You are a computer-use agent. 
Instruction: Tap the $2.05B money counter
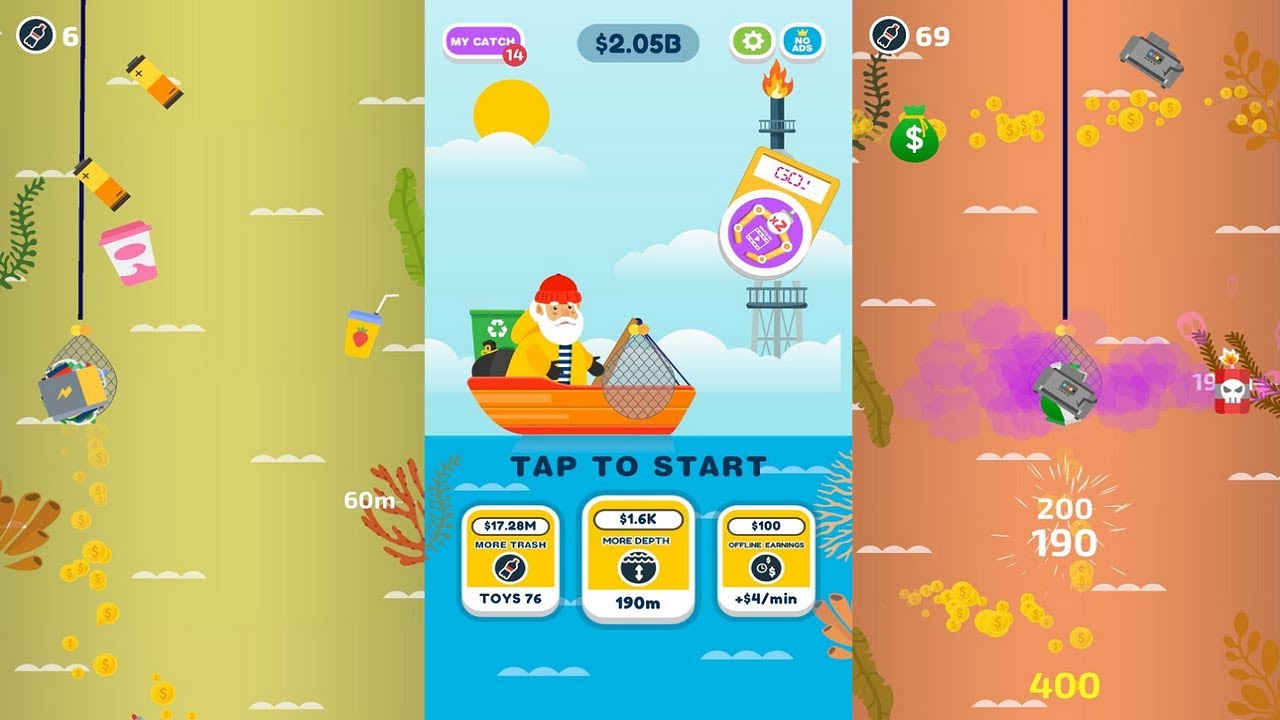pos(636,42)
